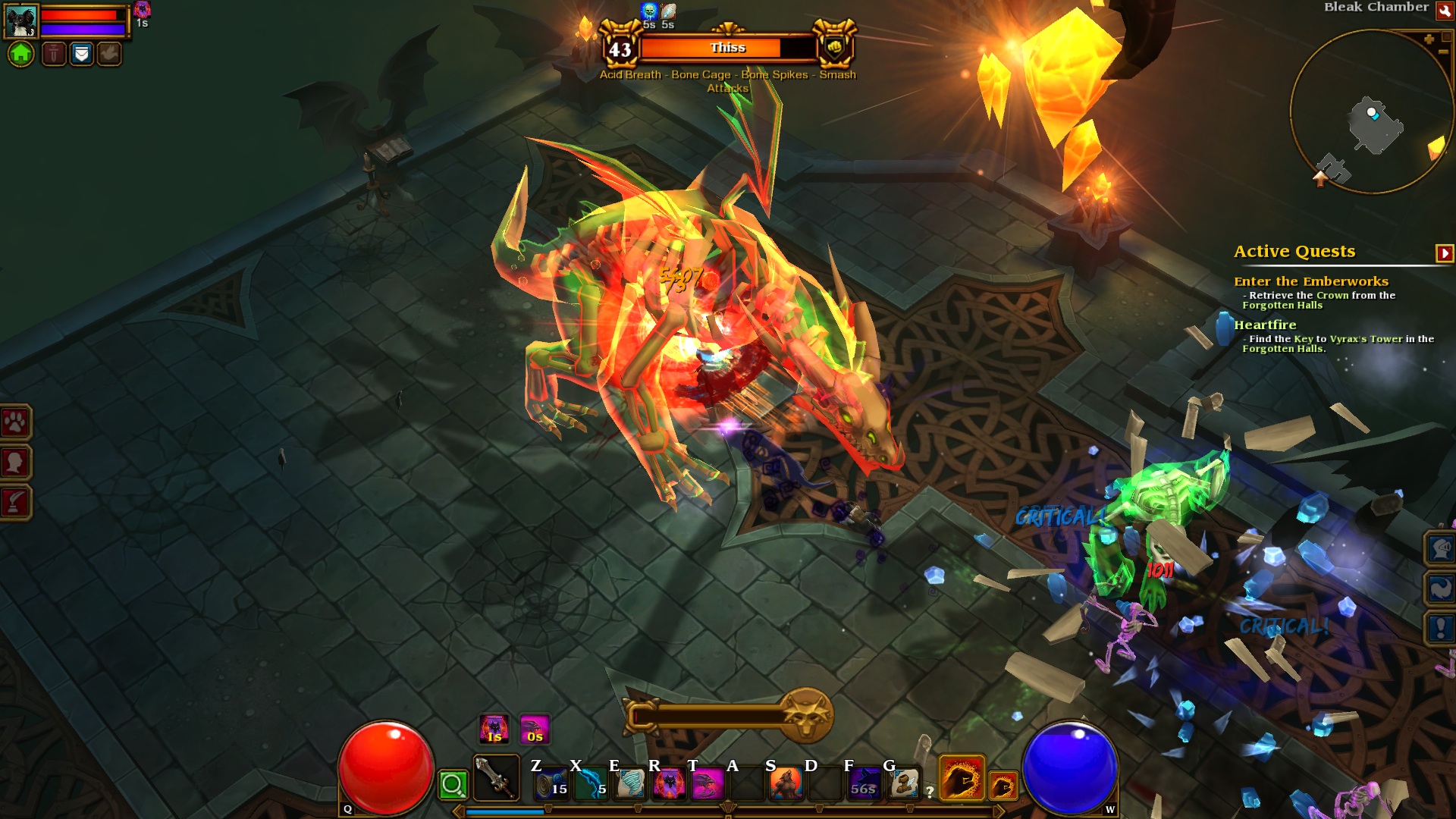Click the wrench icon near the minimap
Image resolution: width=1456 pixels, height=819 pixels.
click(x=1444, y=12)
